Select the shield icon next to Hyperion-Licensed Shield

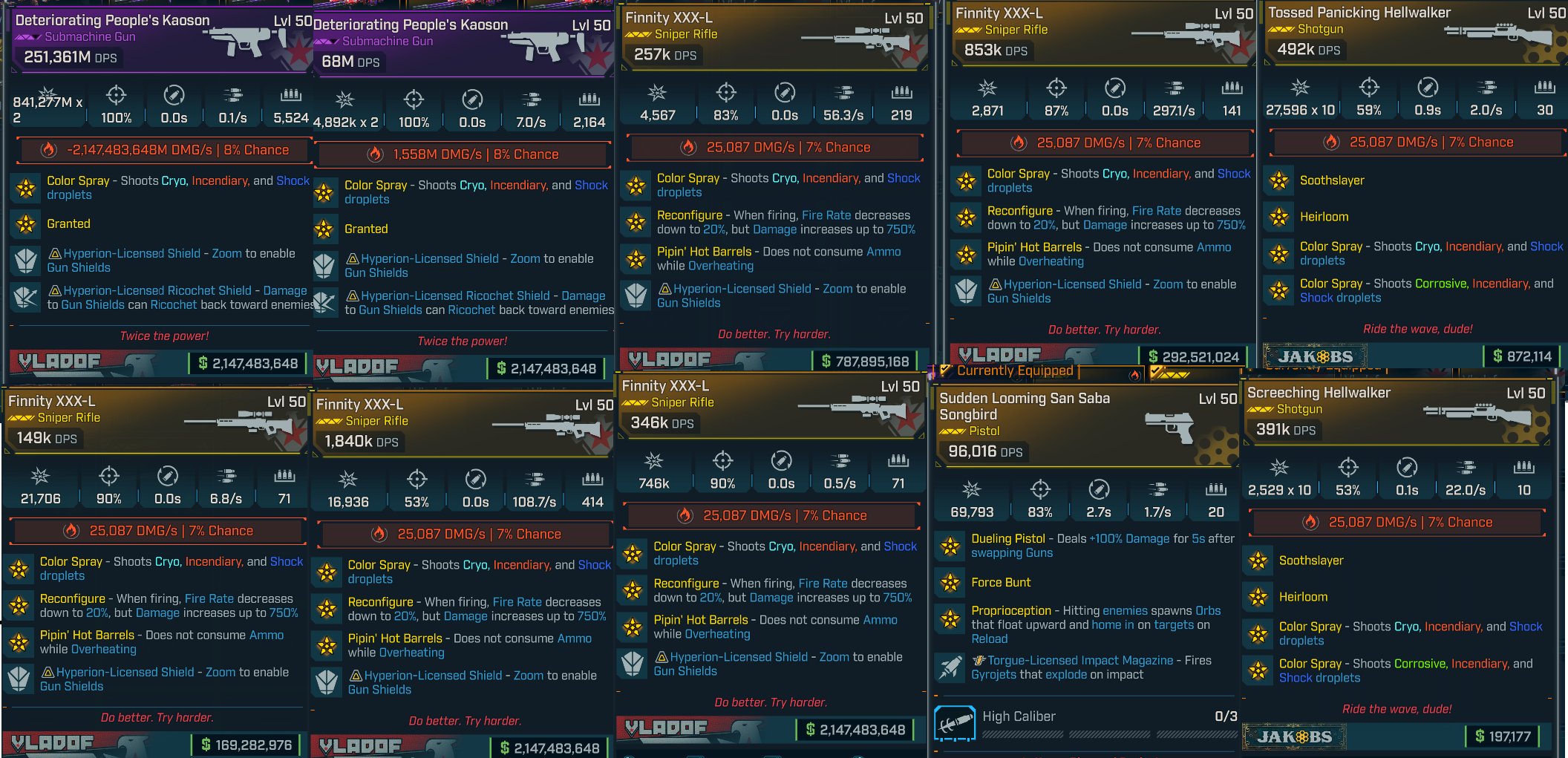pos(26,260)
